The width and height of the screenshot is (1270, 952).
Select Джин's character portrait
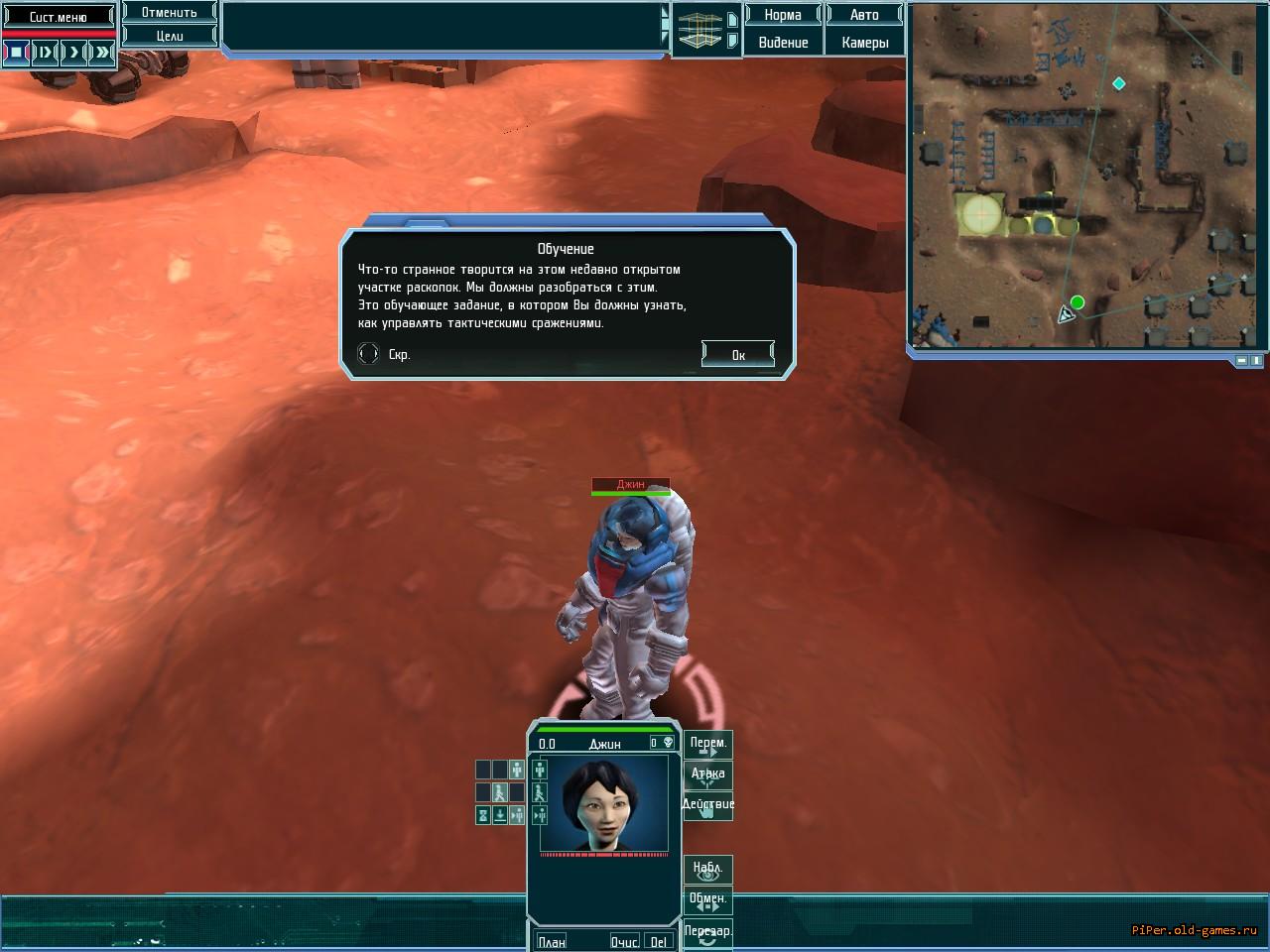603,803
